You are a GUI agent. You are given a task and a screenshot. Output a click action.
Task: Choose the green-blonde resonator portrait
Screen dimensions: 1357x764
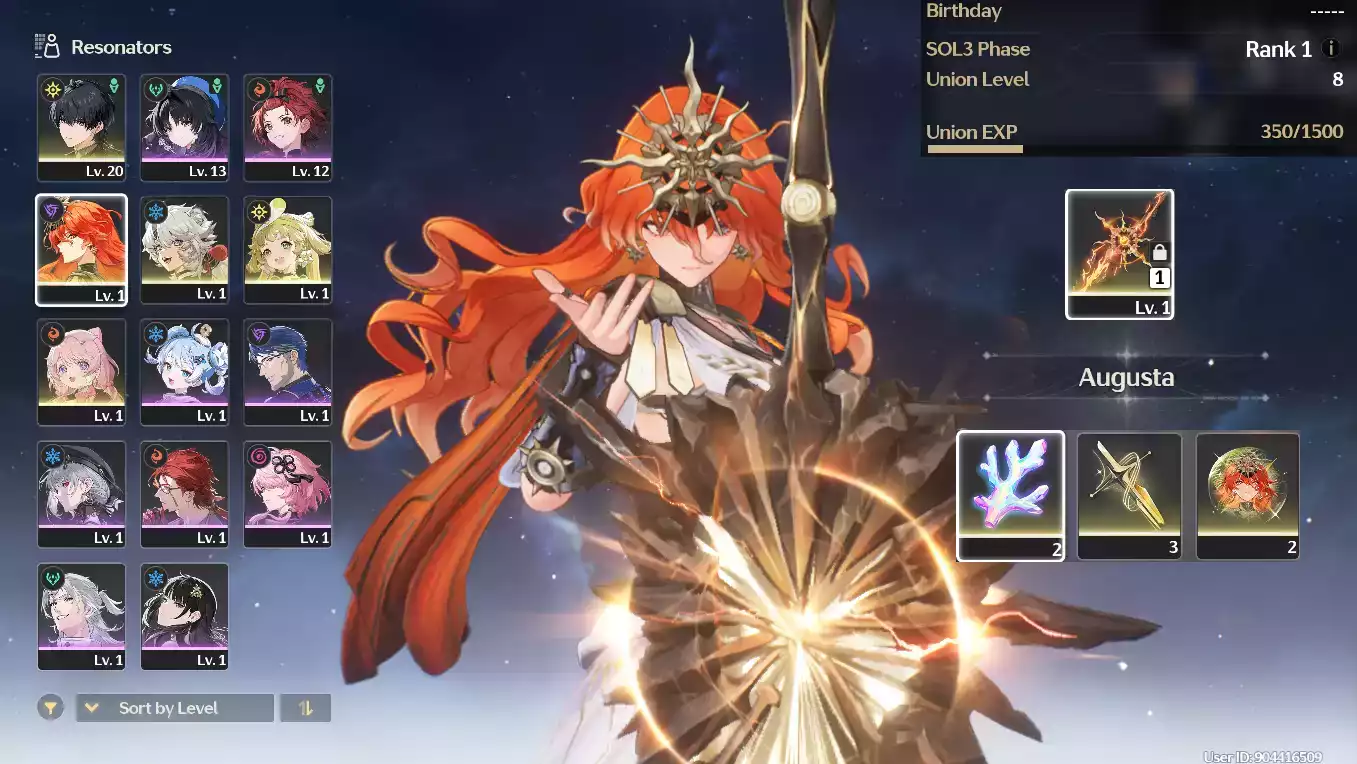pos(288,249)
